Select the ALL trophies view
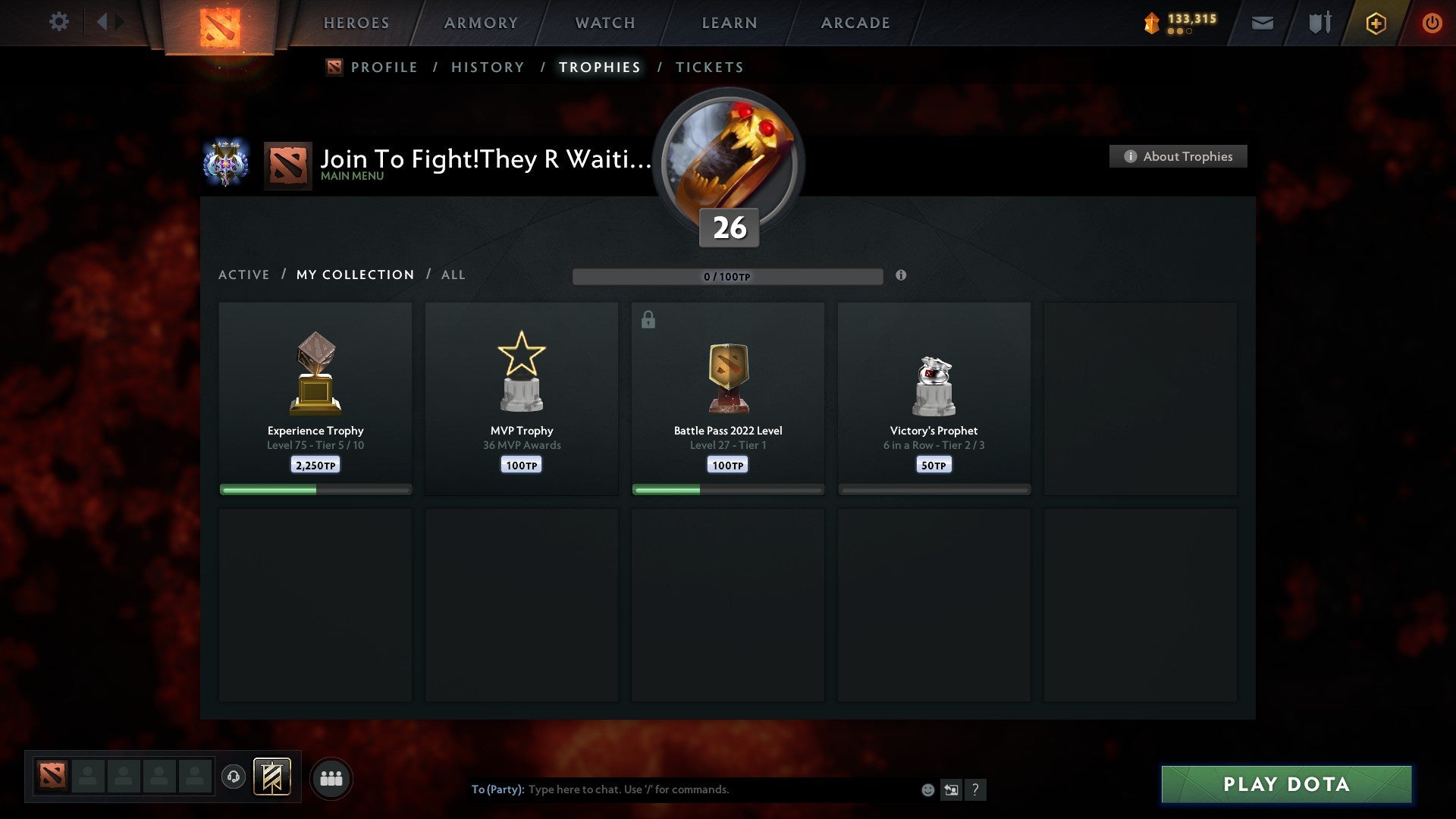This screenshot has width=1456, height=819. (453, 275)
